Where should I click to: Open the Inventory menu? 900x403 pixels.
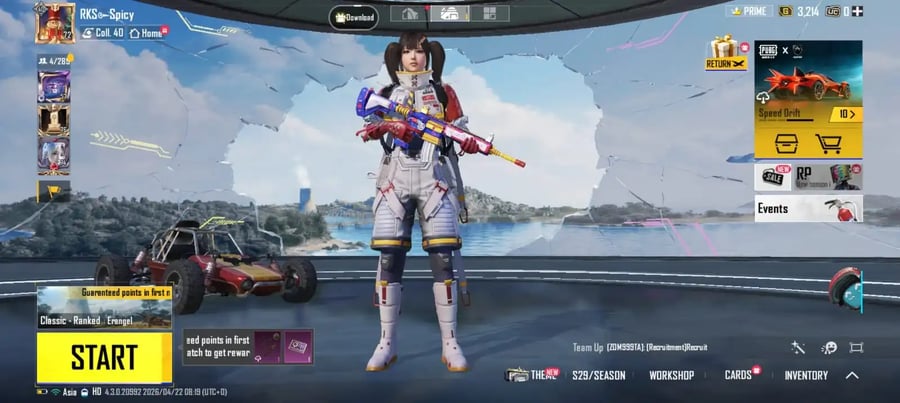805,375
